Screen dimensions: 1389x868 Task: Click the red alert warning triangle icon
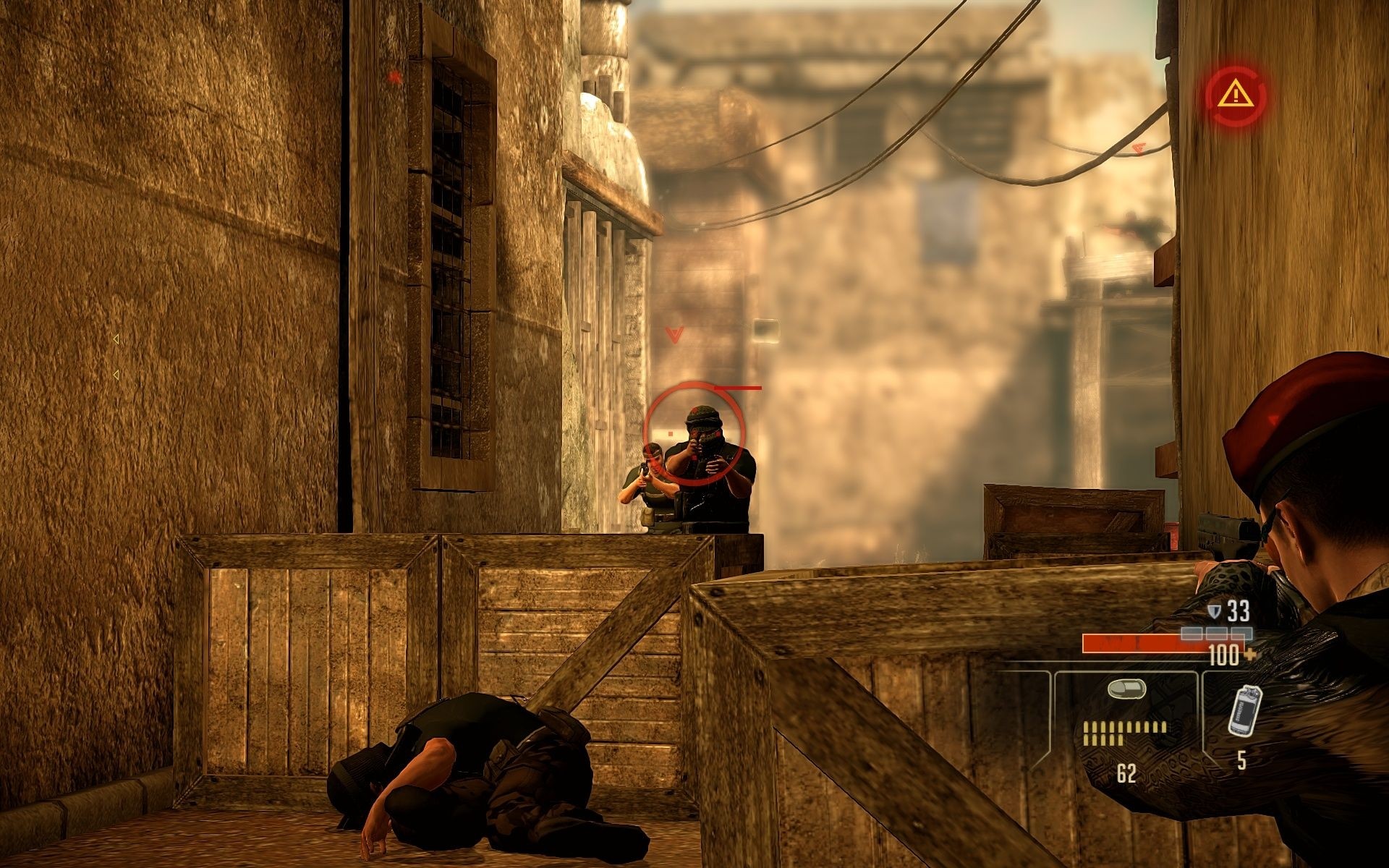tap(1236, 93)
